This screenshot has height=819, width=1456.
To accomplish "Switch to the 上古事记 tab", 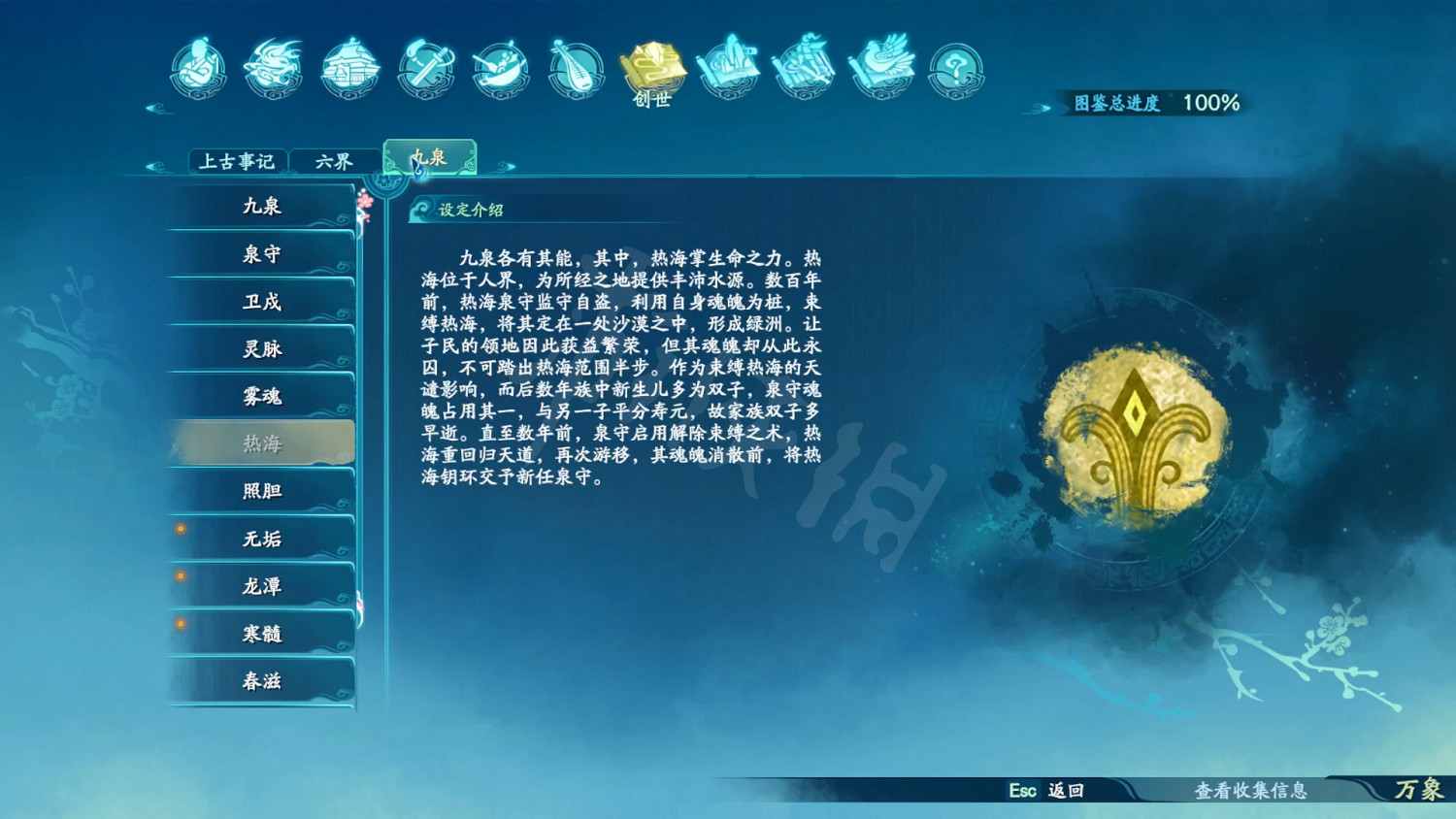I will tap(238, 160).
